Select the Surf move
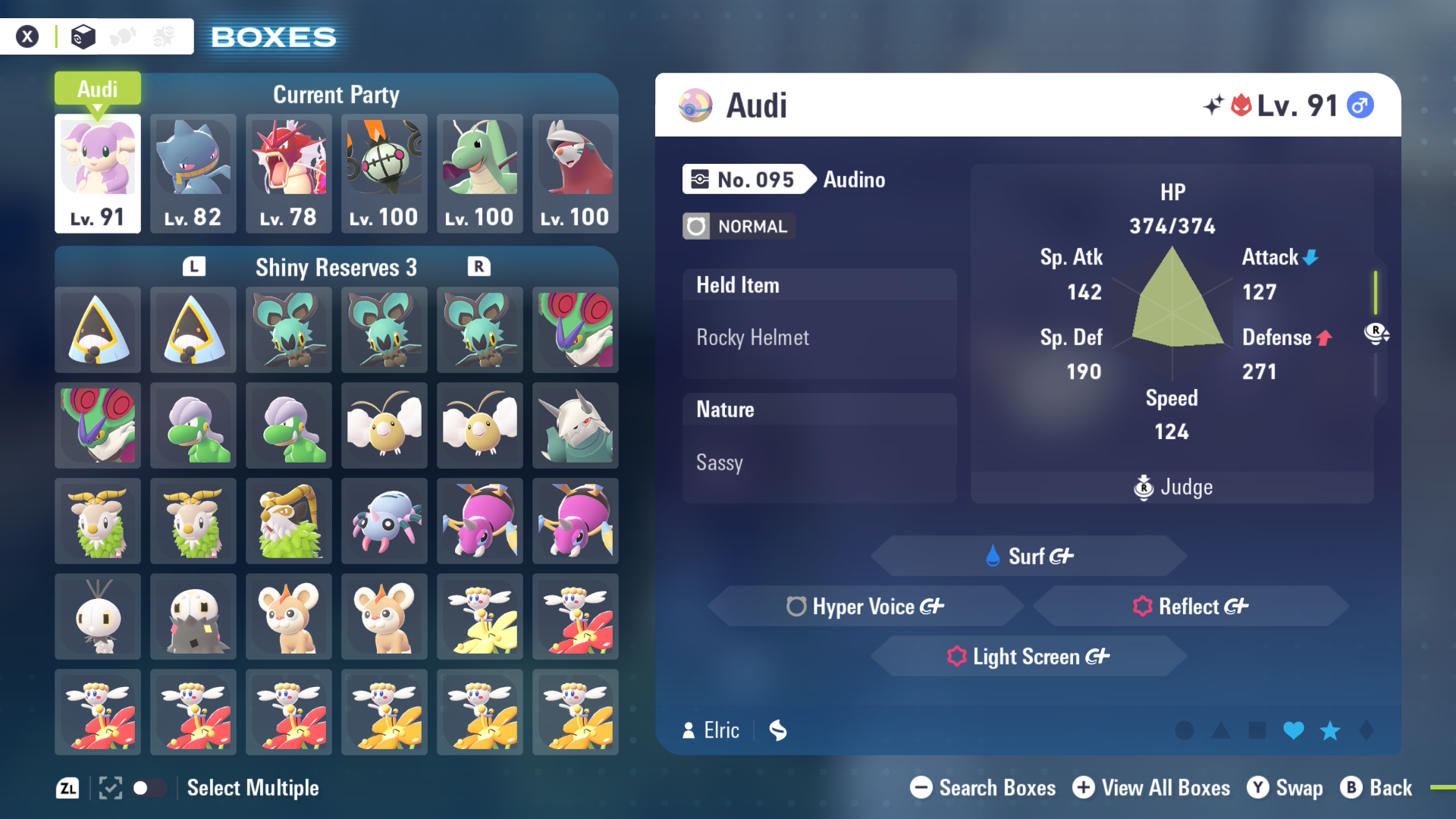 pyautogui.click(x=1029, y=556)
